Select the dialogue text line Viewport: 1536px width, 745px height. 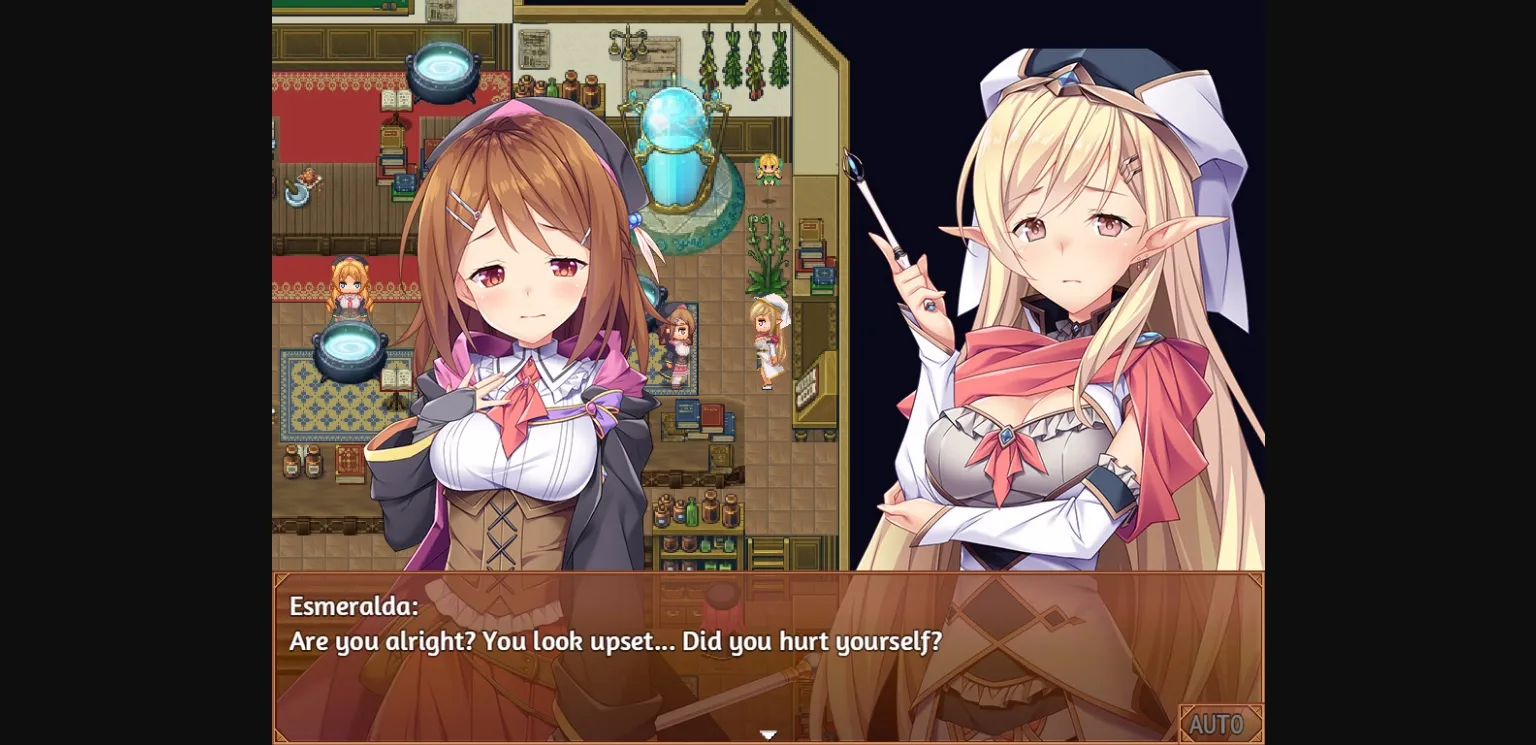613,640
